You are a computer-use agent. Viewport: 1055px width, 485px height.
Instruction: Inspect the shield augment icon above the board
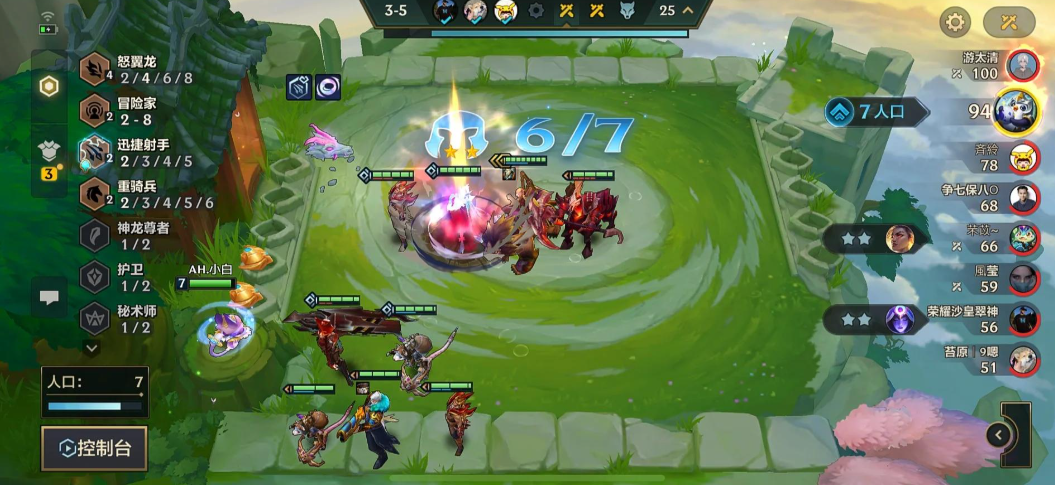click(300, 87)
